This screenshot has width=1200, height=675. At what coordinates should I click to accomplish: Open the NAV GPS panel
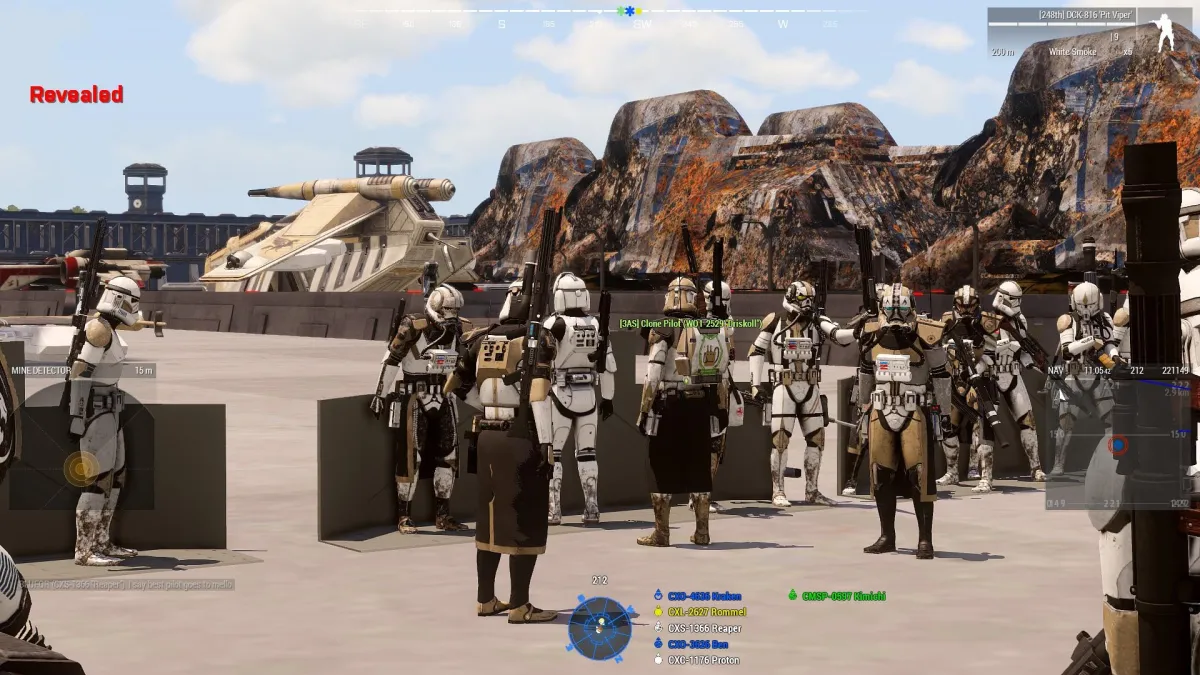[x=1118, y=436]
